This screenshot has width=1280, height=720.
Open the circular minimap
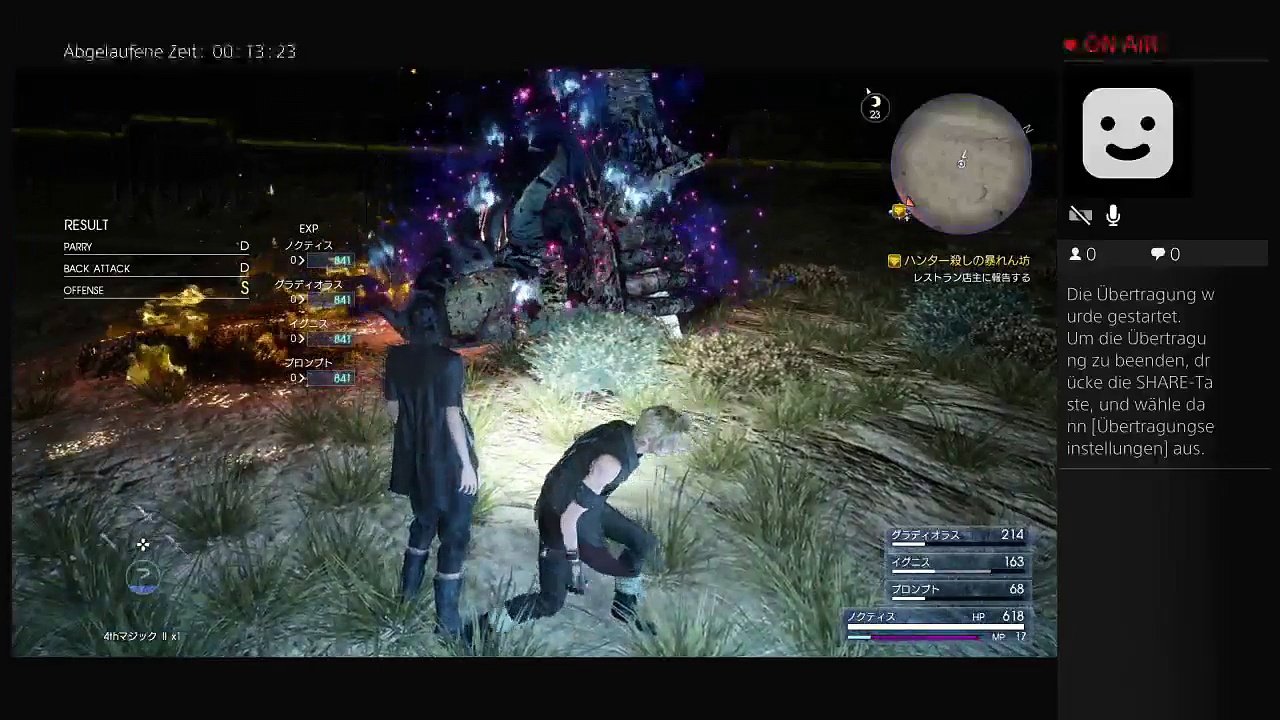pos(960,164)
